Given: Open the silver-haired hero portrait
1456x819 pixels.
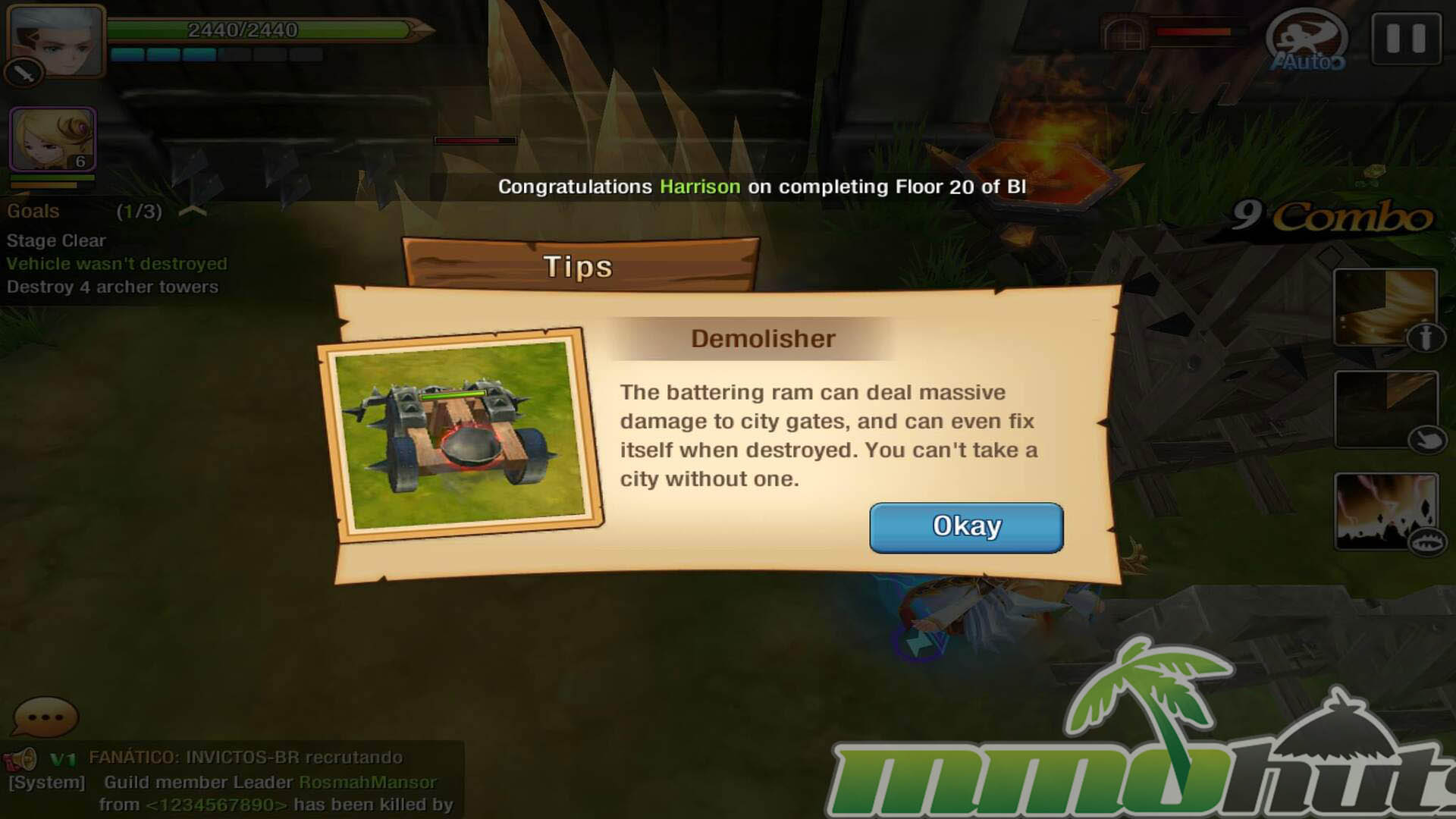Looking at the screenshot, I should pos(56,39).
